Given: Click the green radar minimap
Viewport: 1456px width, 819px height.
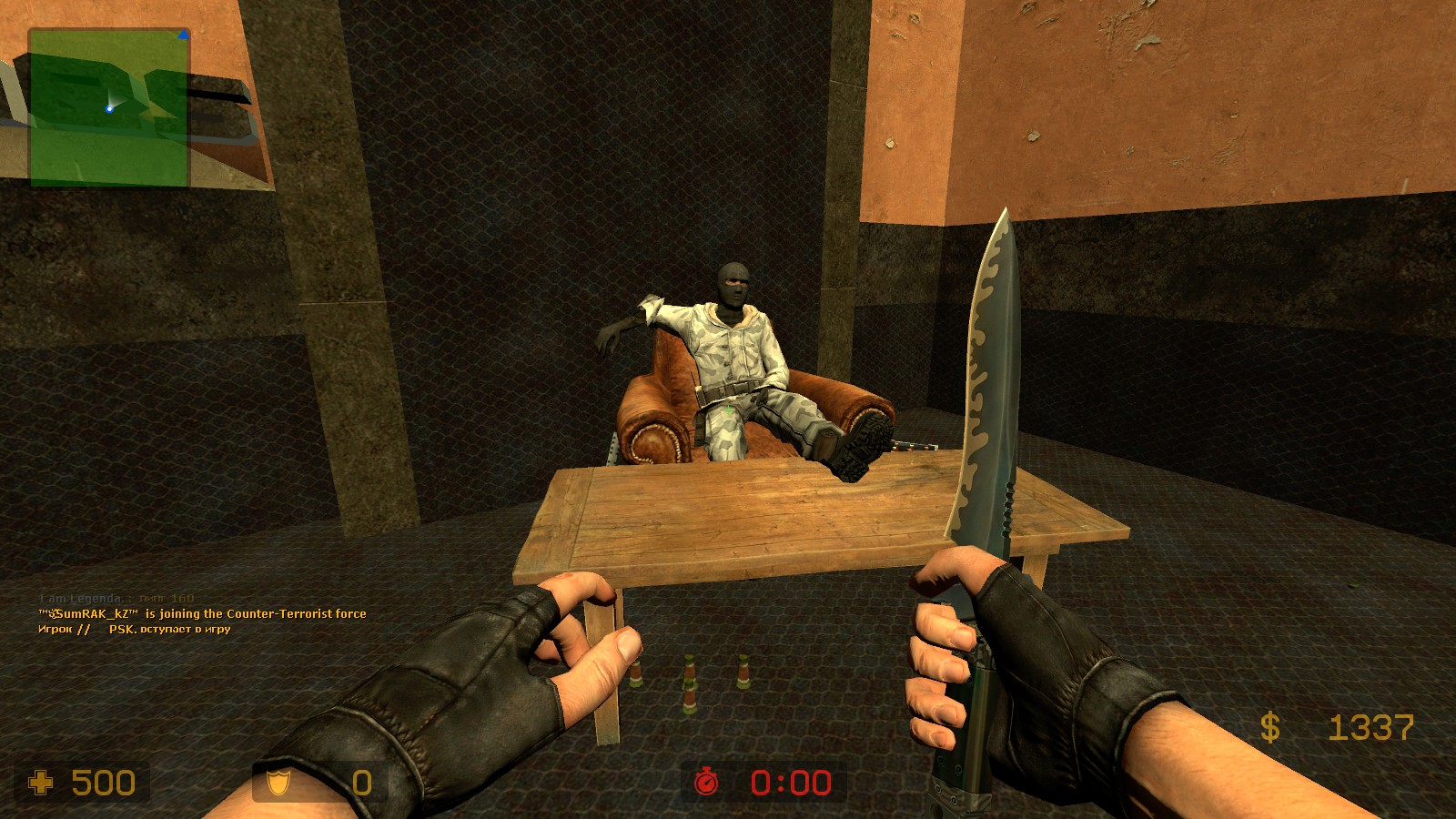Looking at the screenshot, I should 109,107.
